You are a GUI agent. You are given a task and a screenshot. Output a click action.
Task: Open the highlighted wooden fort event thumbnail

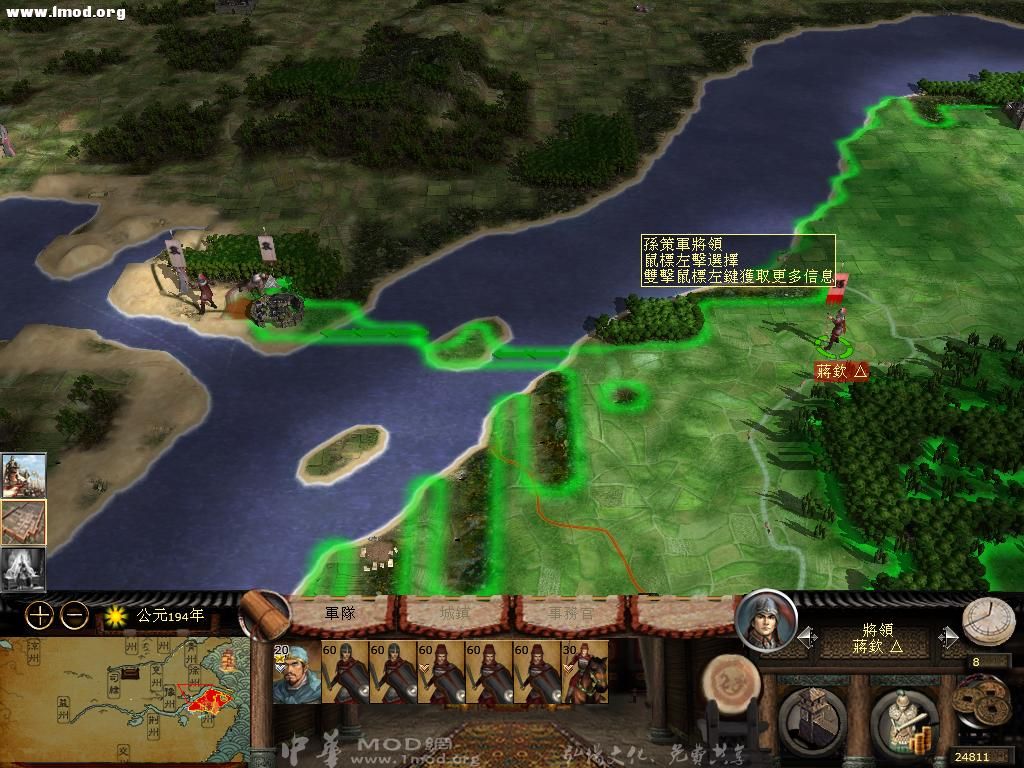(x=23, y=521)
